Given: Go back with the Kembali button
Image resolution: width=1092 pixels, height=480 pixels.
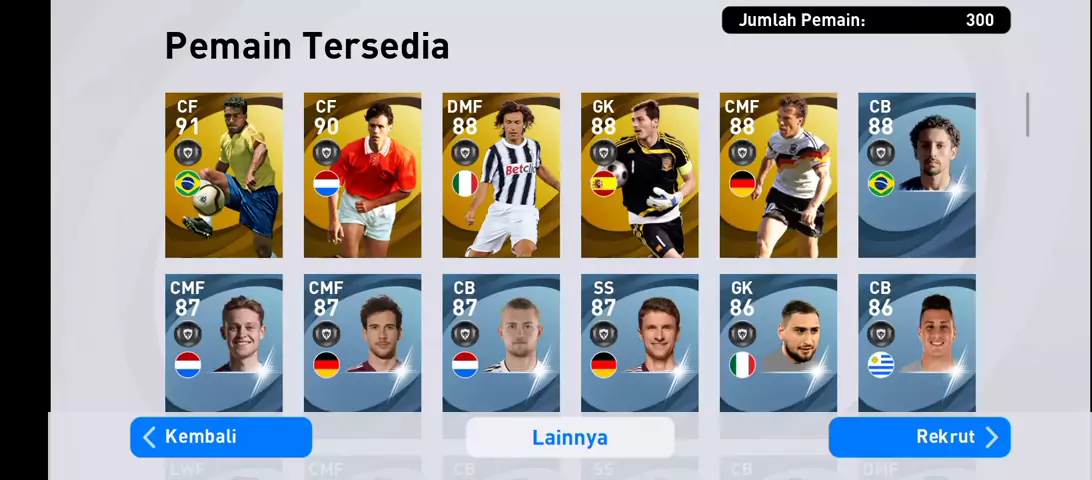Looking at the screenshot, I should coord(221,437).
